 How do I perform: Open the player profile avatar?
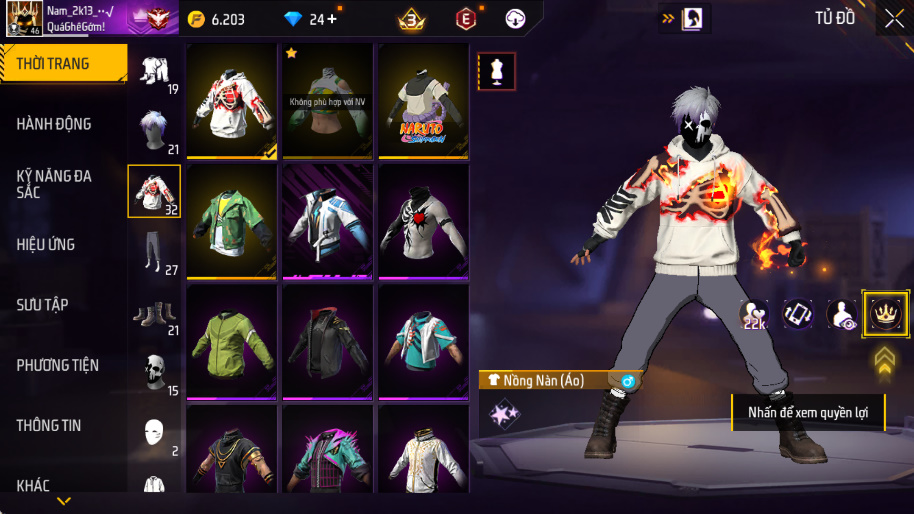point(24,18)
